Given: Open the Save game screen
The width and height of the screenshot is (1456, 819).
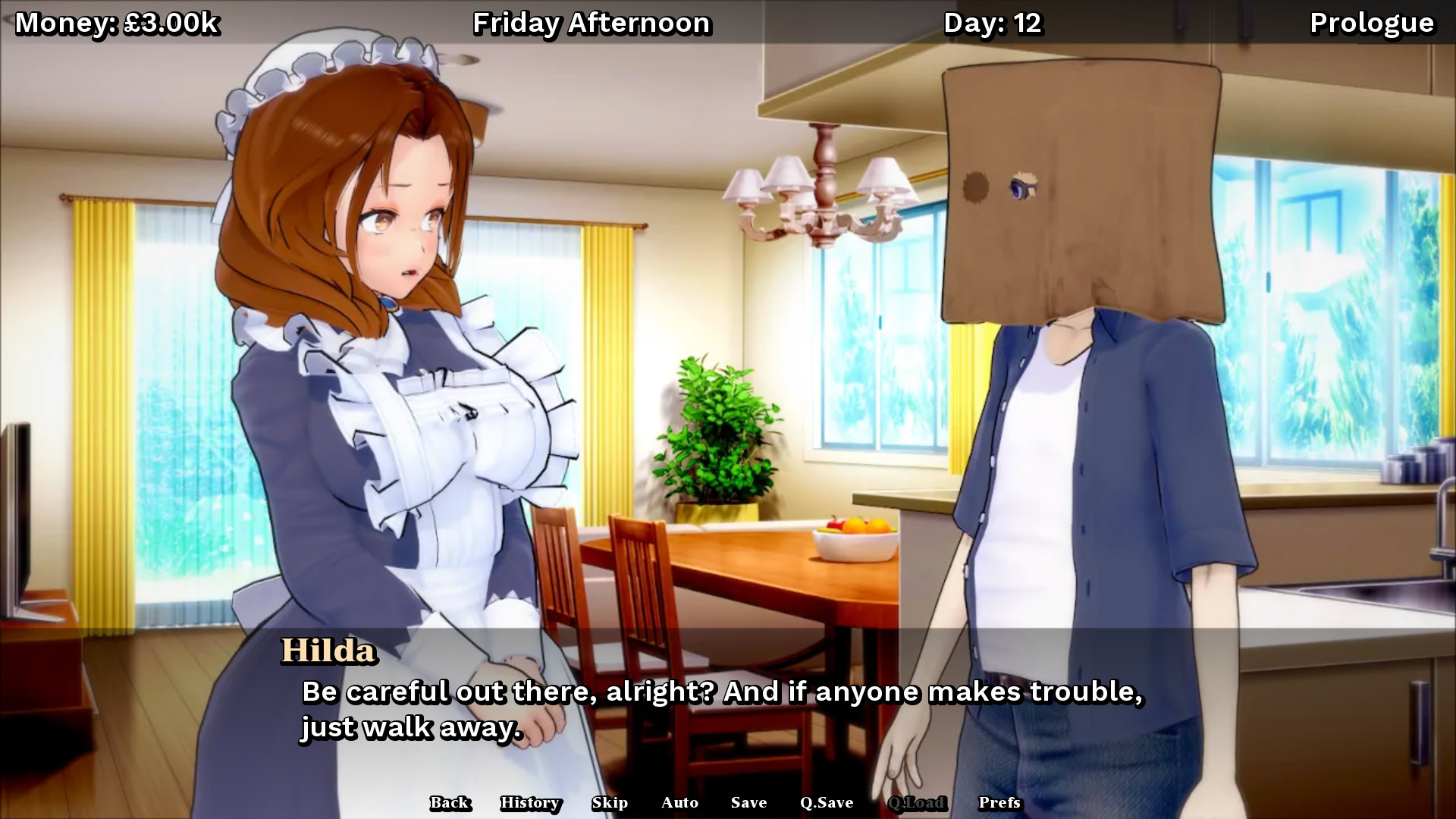Looking at the screenshot, I should [x=748, y=802].
